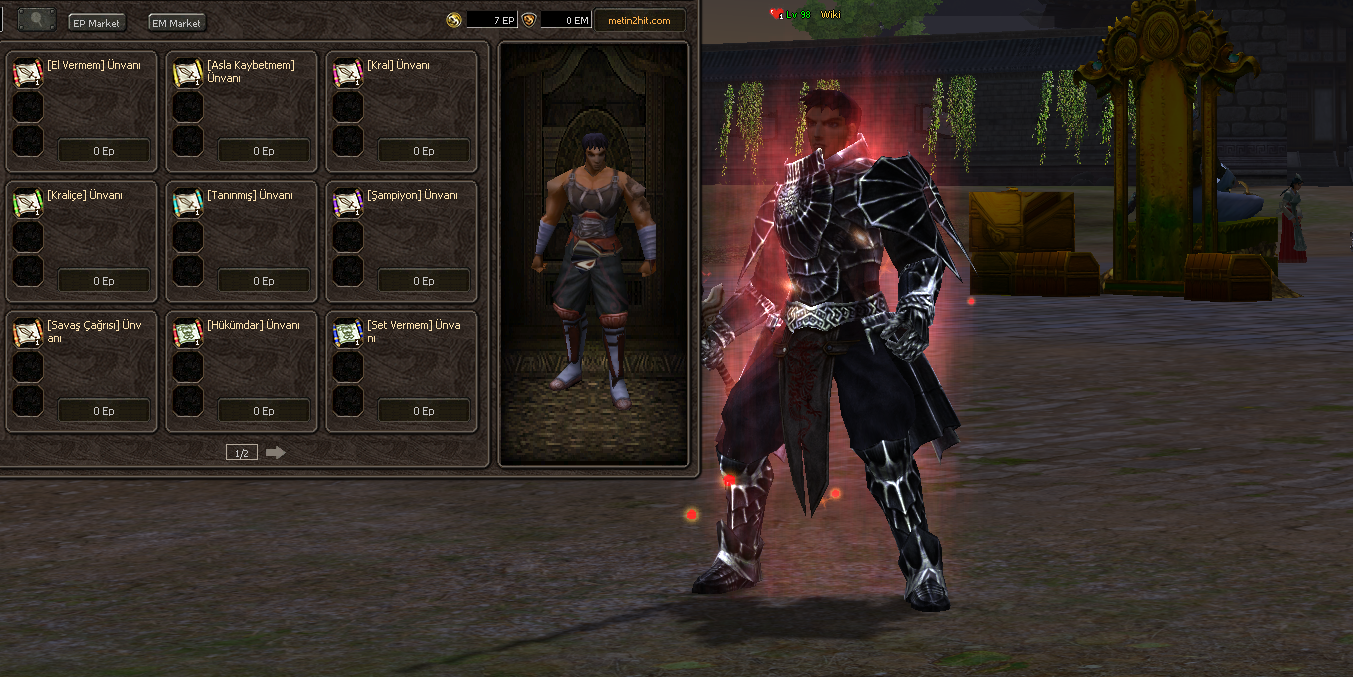
Task: Click the gold EP coin icon
Action: (454, 20)
